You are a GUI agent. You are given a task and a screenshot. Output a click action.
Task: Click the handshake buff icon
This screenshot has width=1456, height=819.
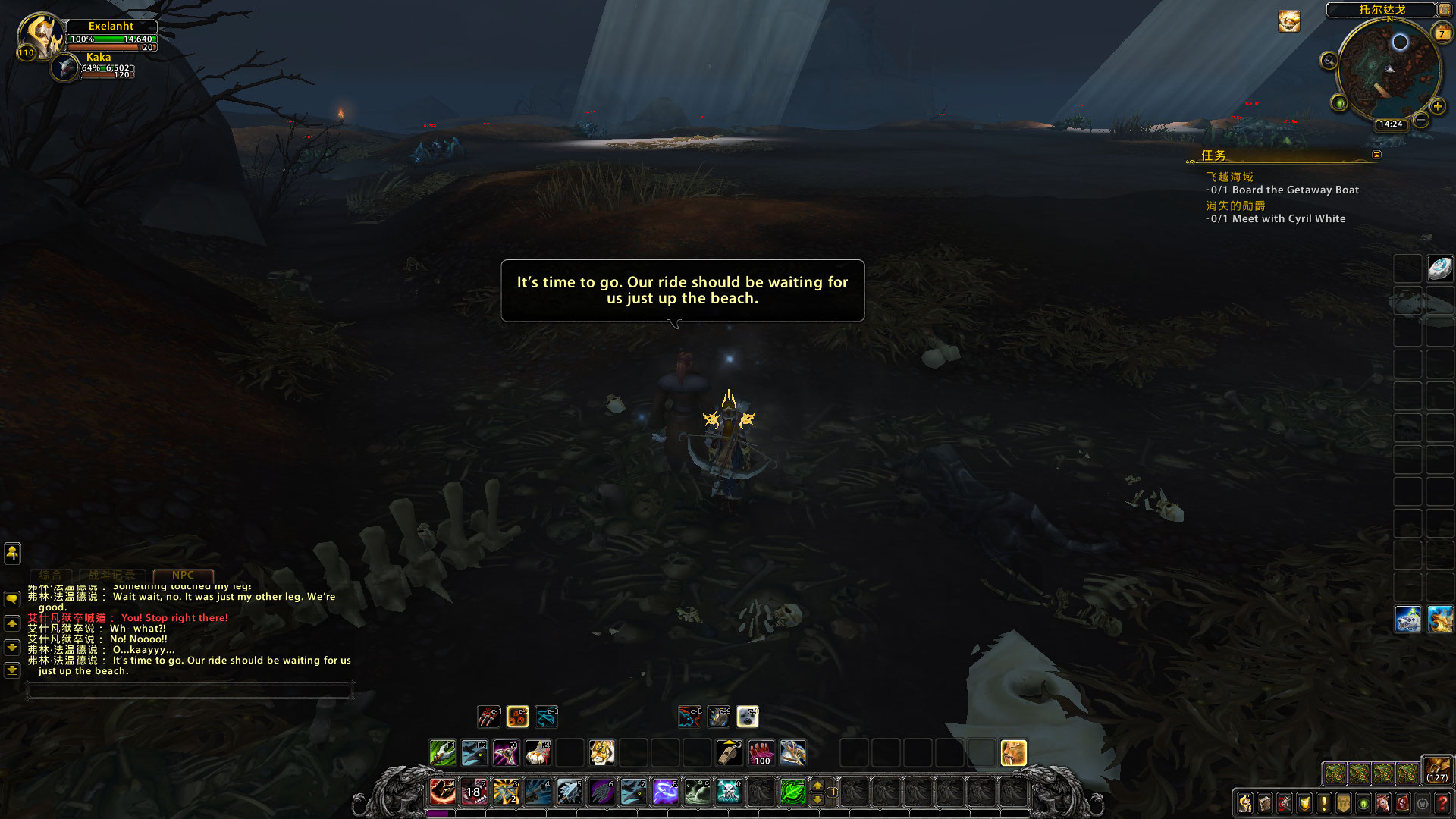(1288, 21)
